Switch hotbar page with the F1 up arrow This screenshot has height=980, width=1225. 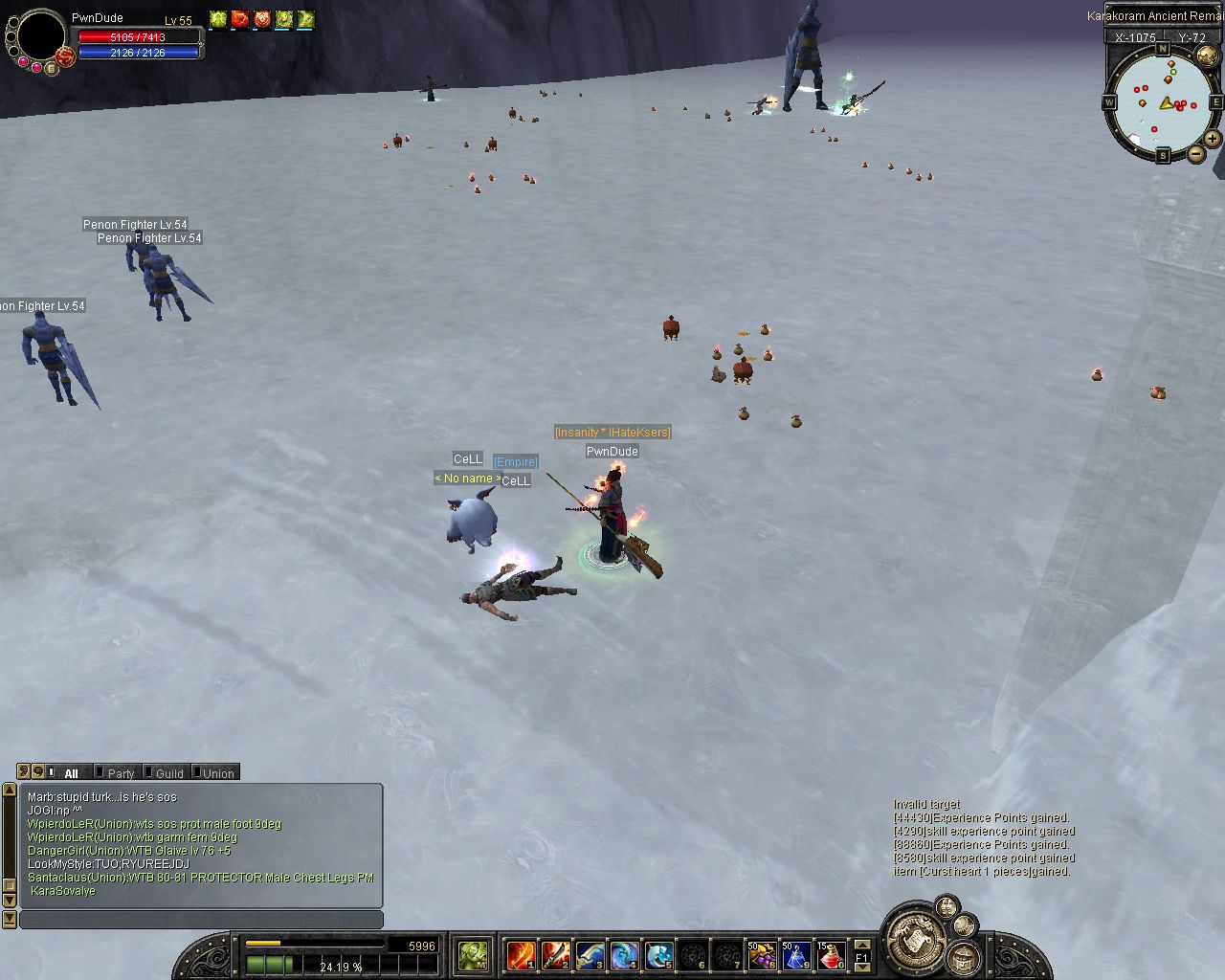click(861, 945)
